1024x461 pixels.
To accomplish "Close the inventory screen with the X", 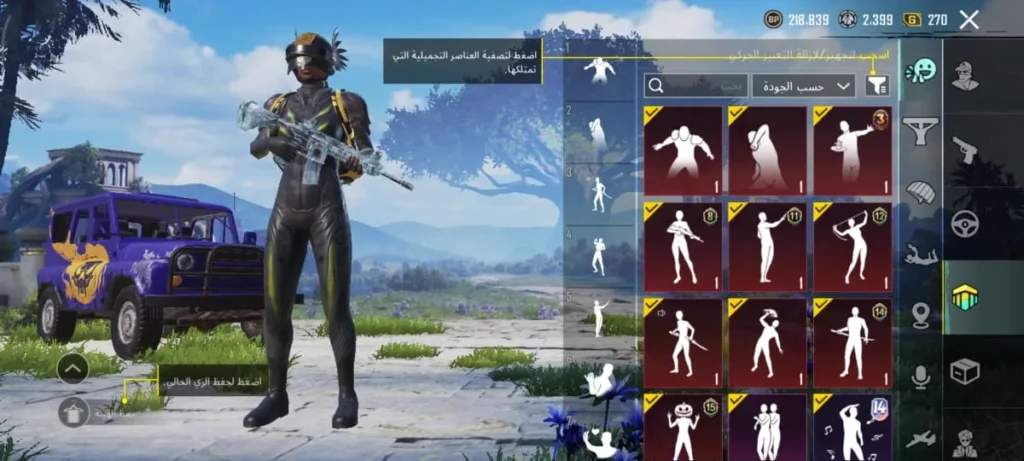I will pos(968,19).
